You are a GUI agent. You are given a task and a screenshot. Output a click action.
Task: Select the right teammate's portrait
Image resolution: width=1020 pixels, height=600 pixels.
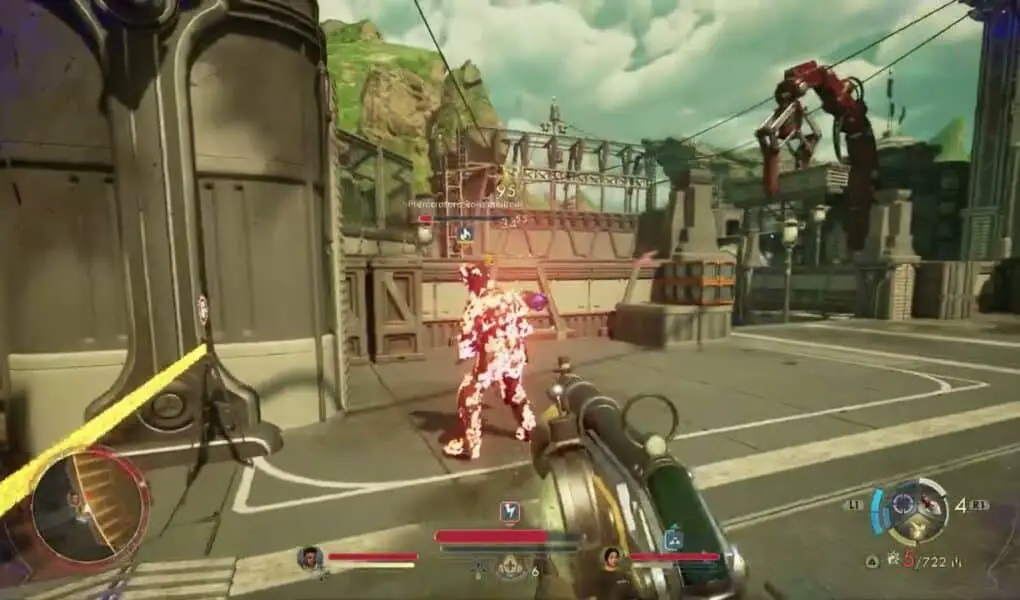coord(611,558)
